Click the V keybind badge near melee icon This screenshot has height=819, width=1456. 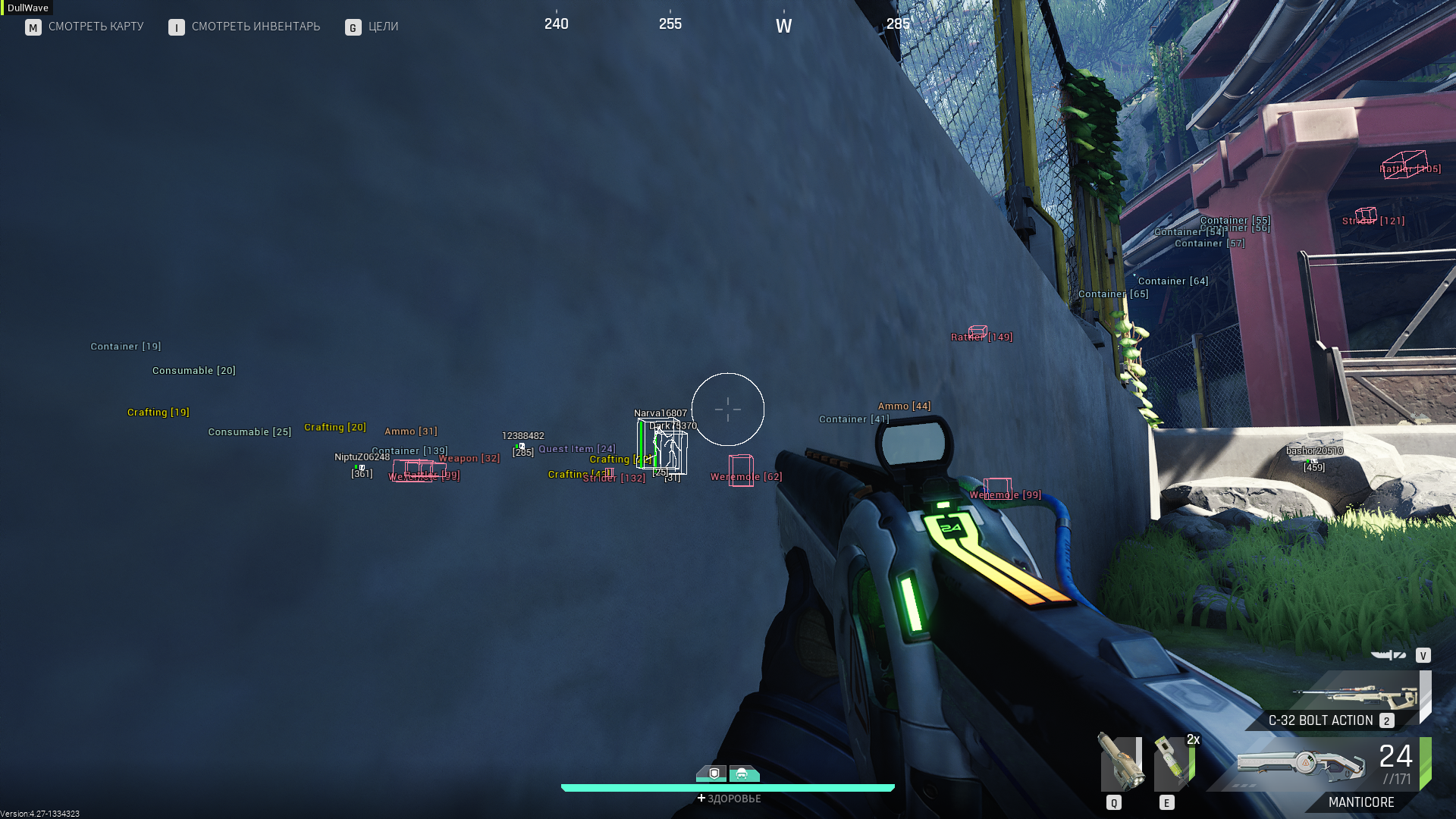click(x=1423, y=653)
